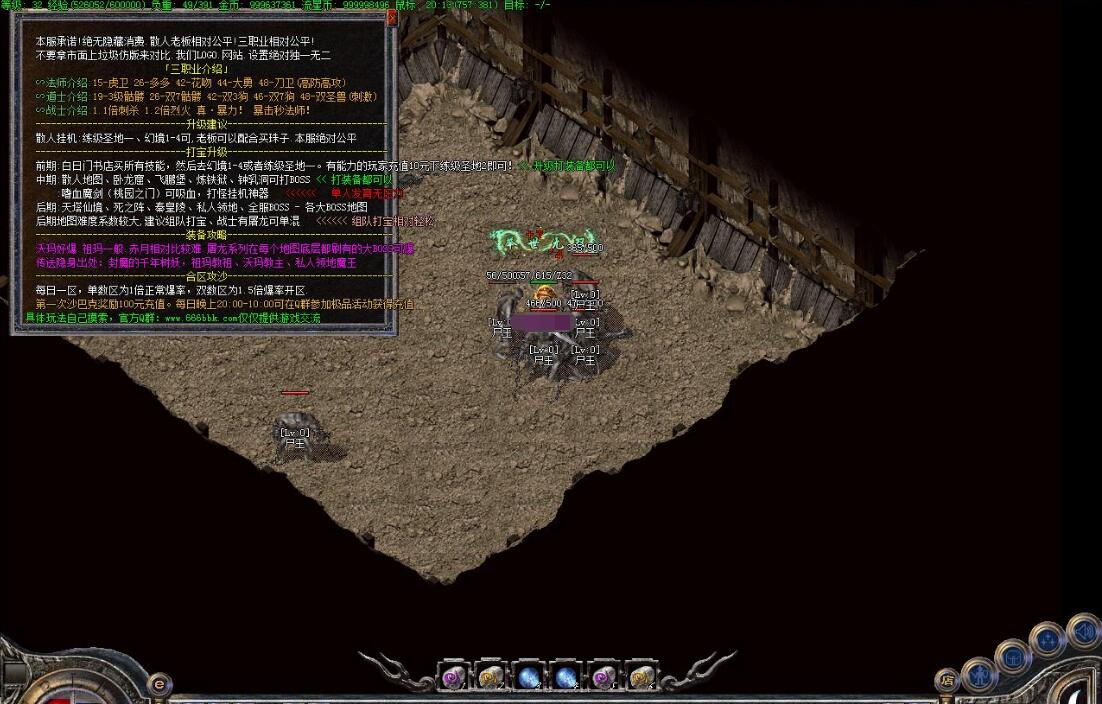
Task: Toggle sound with the speaker button
Action: [1083, 631]
